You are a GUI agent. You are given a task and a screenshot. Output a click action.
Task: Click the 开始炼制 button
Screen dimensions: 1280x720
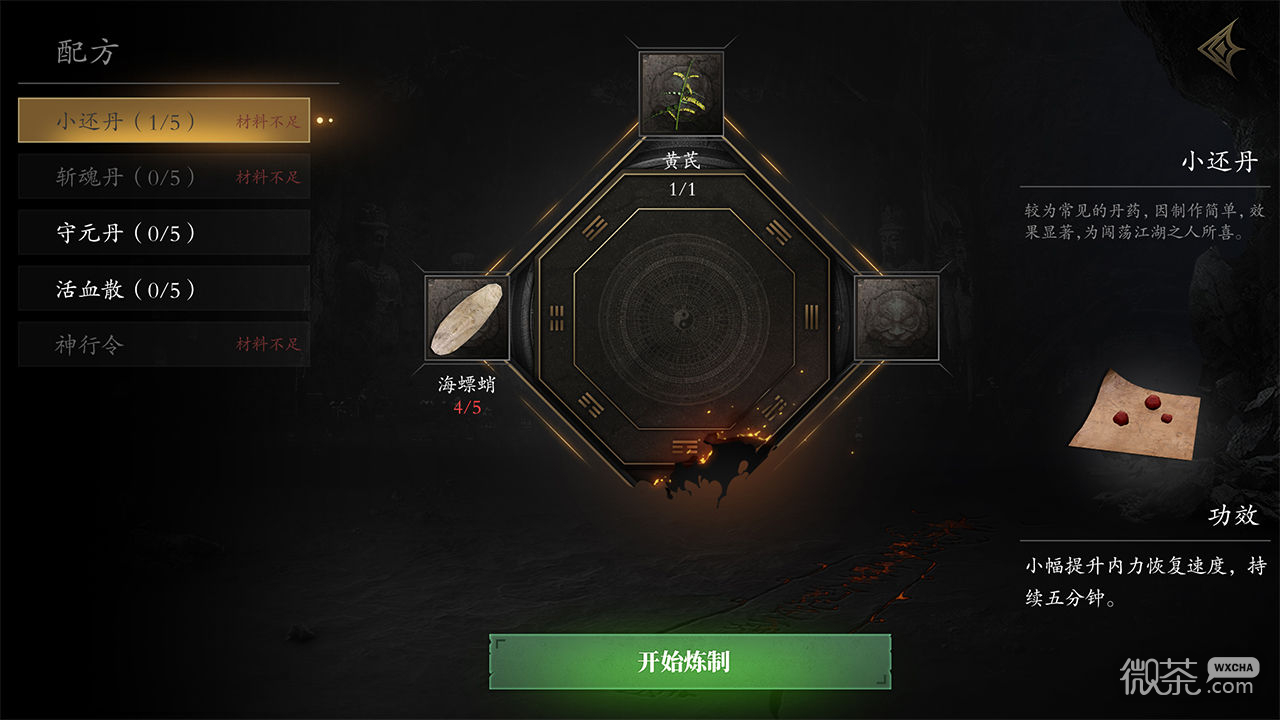tap(690, 661)
